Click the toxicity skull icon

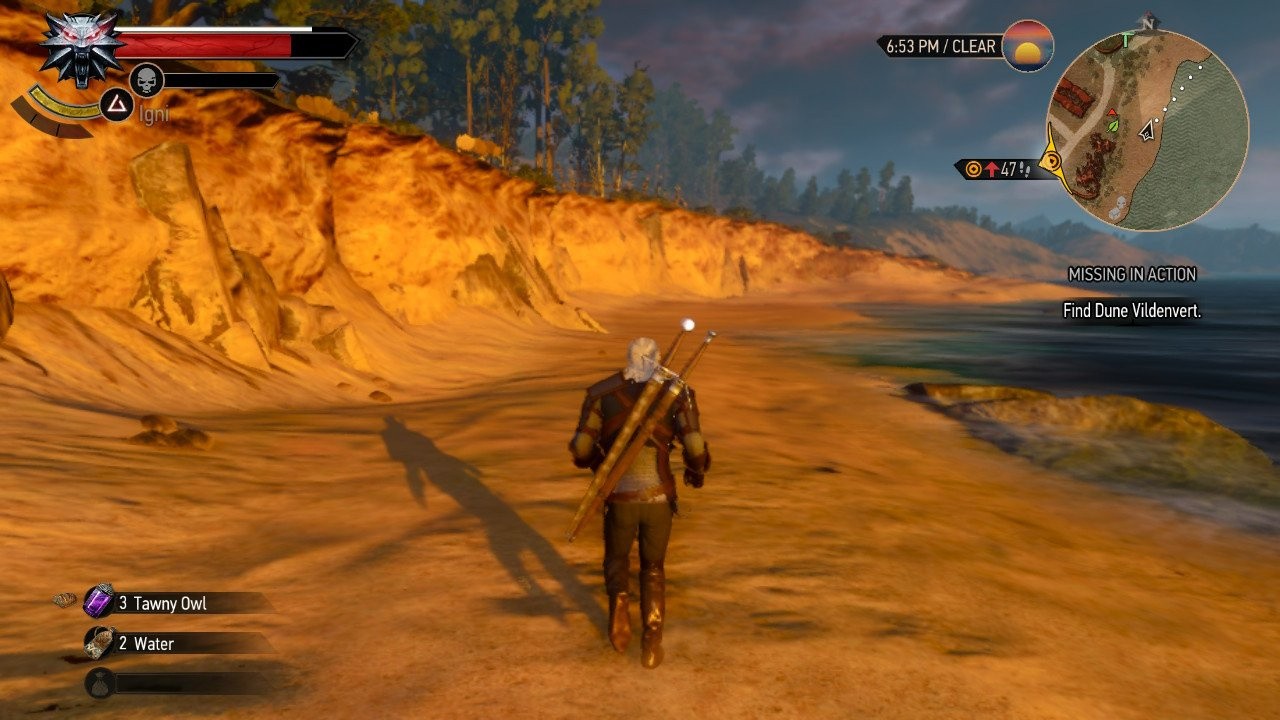click(147, 80)
